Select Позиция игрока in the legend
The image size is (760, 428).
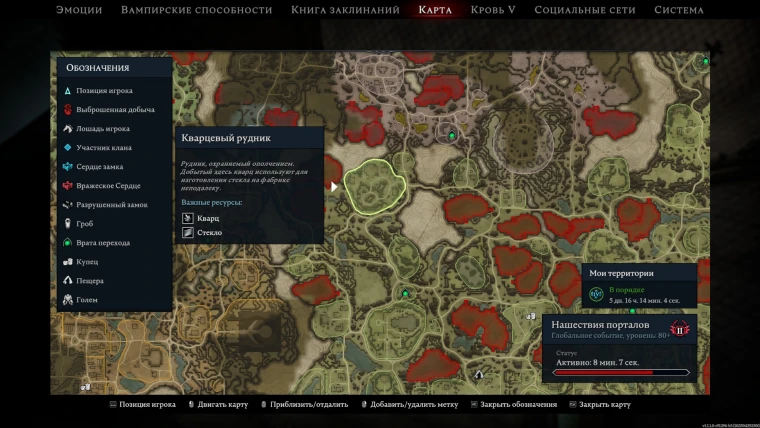click(103, 91)
